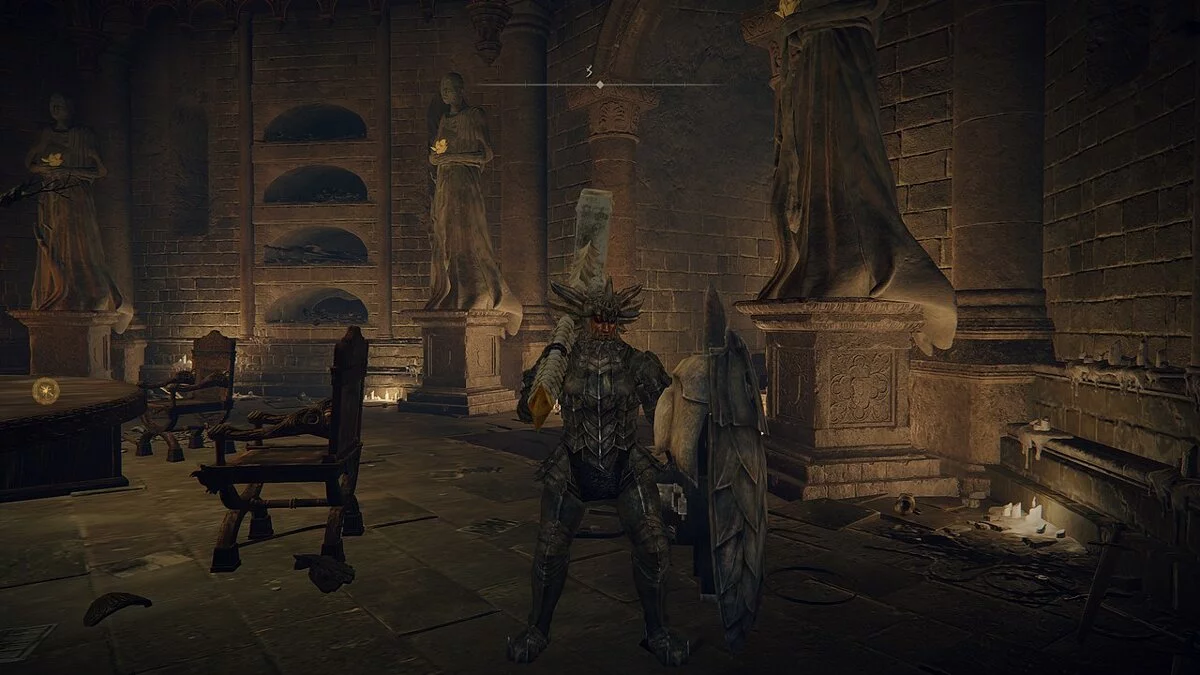This screenshot has width=1200, height=675.
Task: Click the compass bar's center diamond marker
Action: point(599,85)
